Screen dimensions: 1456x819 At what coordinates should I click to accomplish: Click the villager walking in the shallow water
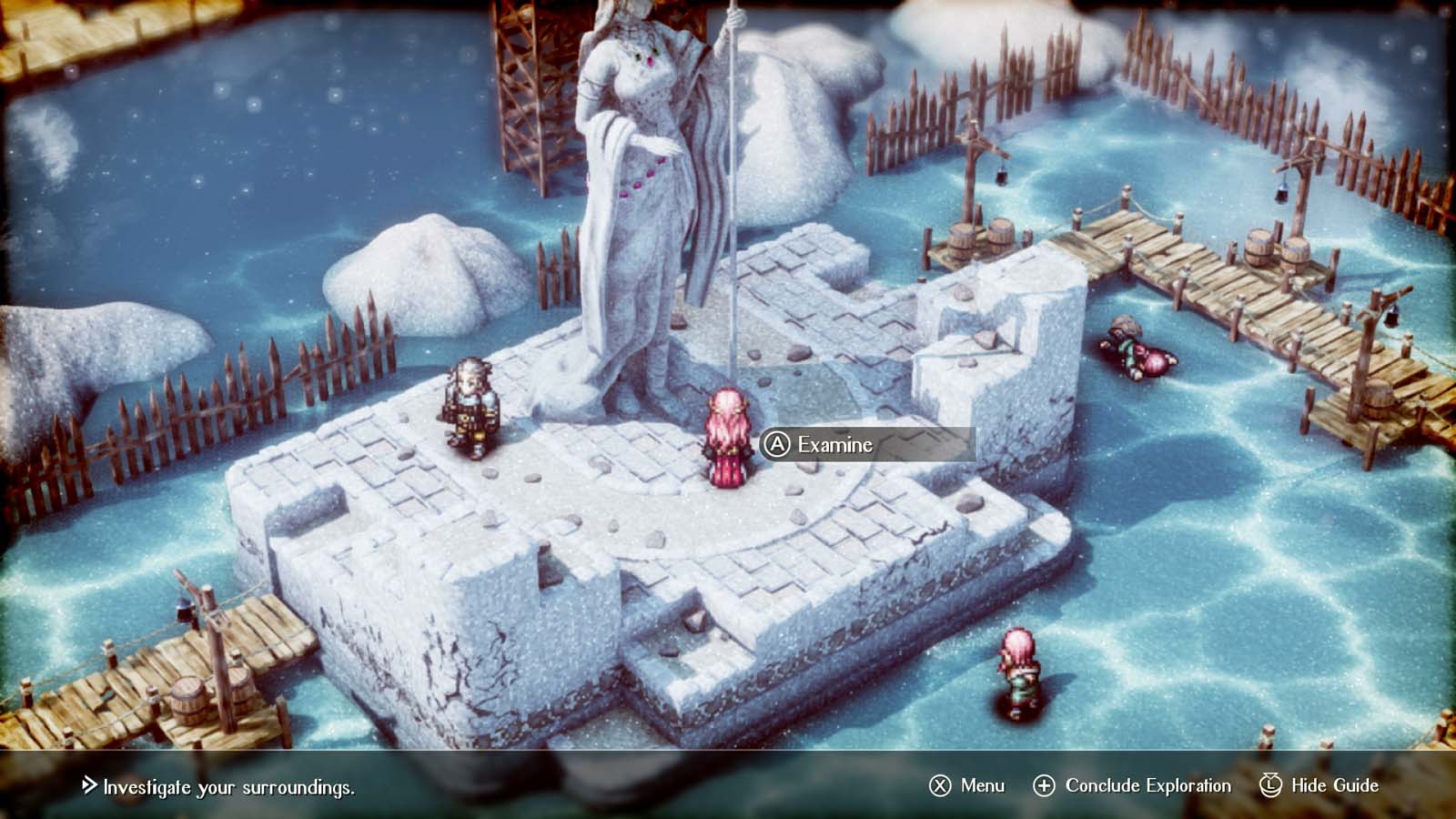point(1016,669)
